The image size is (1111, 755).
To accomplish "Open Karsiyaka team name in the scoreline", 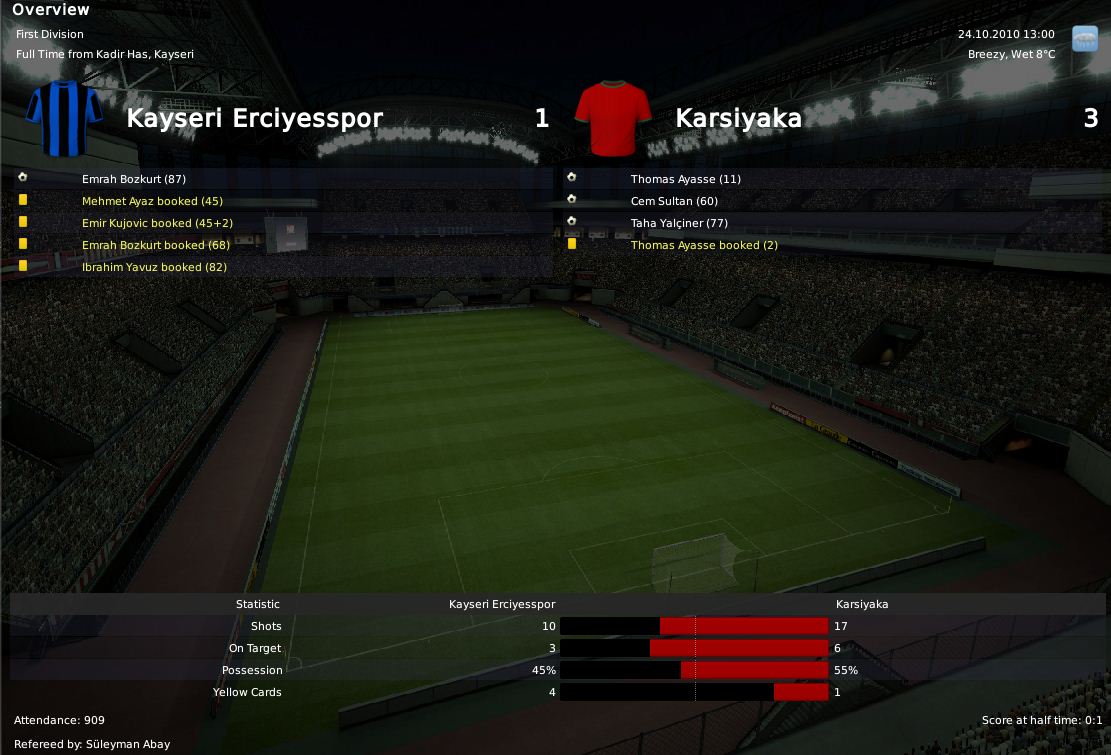I will [x=738, y=118].
